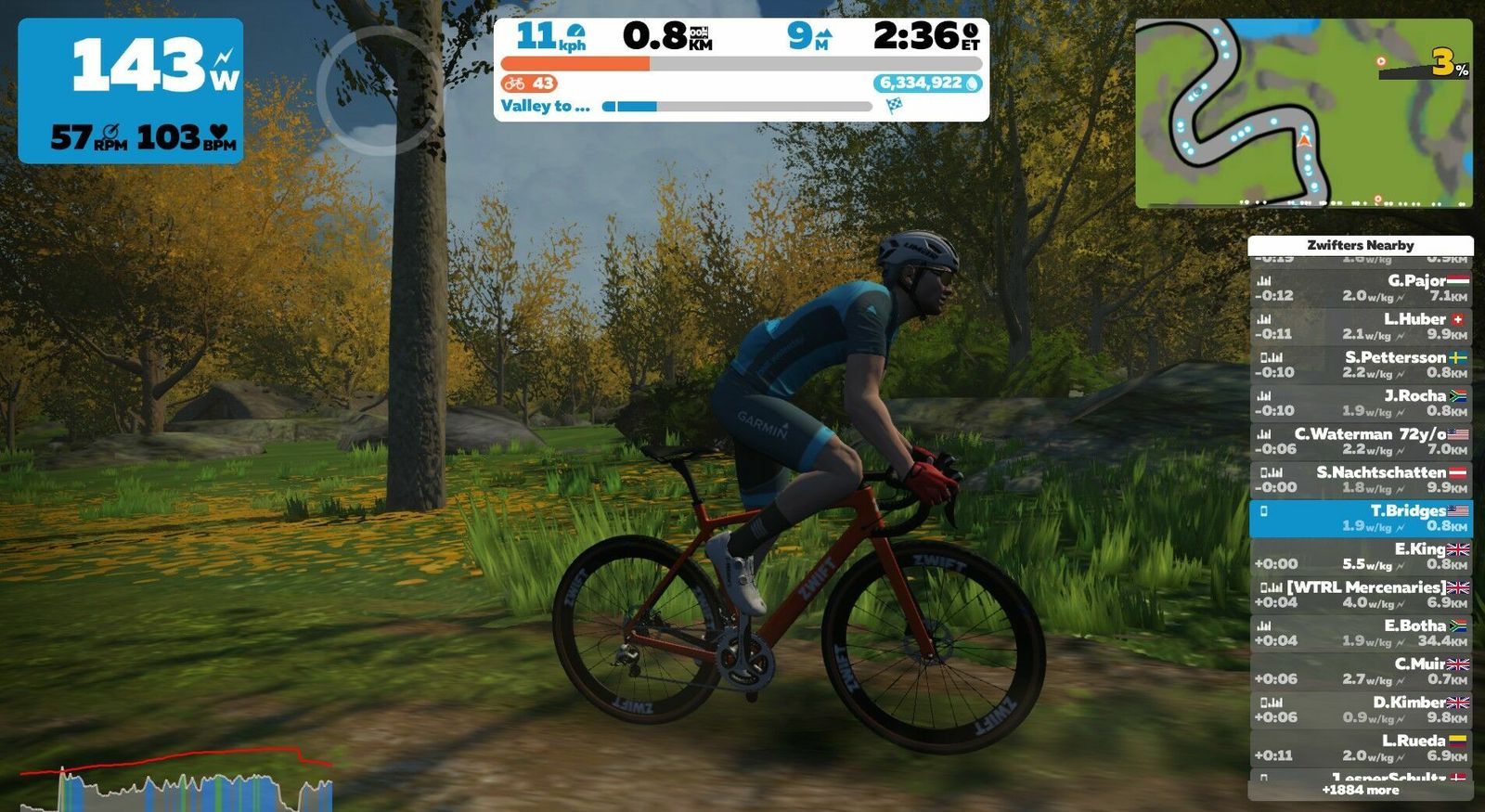Screen dimensions: 1485x812
Task: Show the +1884 more riders entry
Action: (x=1360, y=791)
